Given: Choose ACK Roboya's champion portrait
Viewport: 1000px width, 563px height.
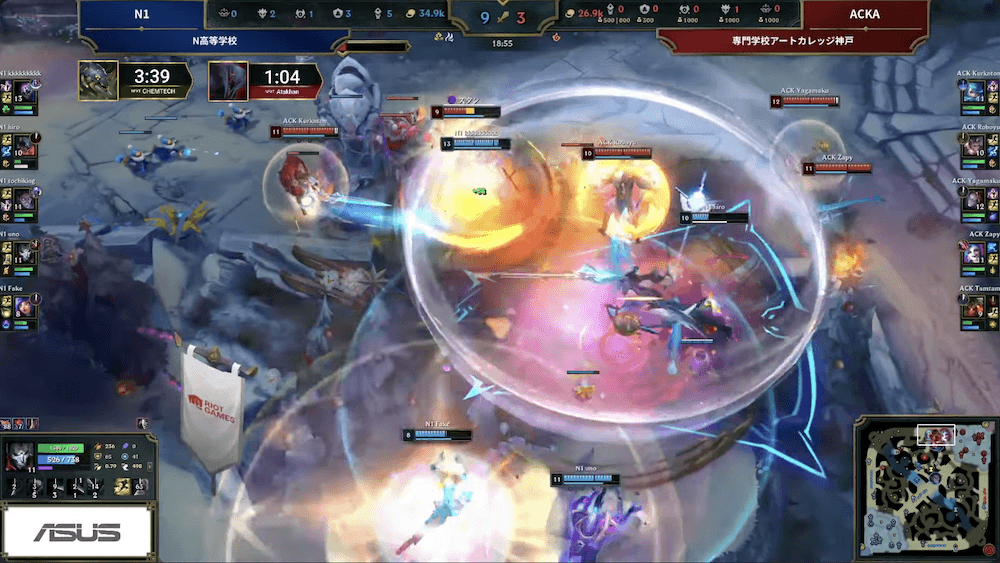Looking at the screenshot, I should coord(974,147).
